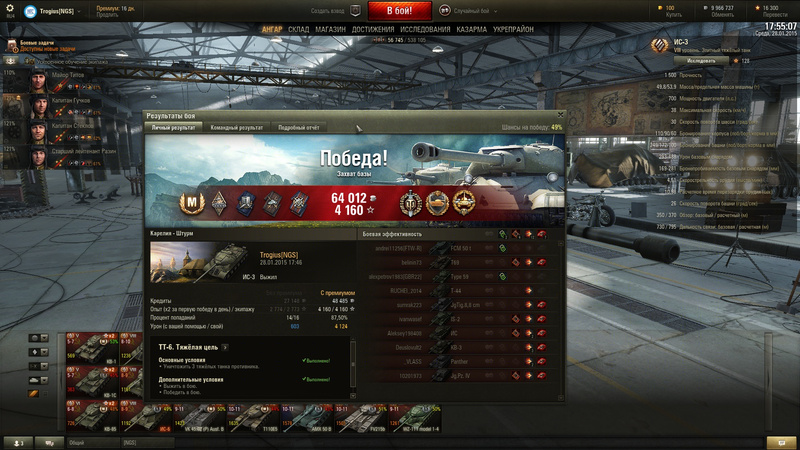Close the battle results window

click(x=561, y=115)
